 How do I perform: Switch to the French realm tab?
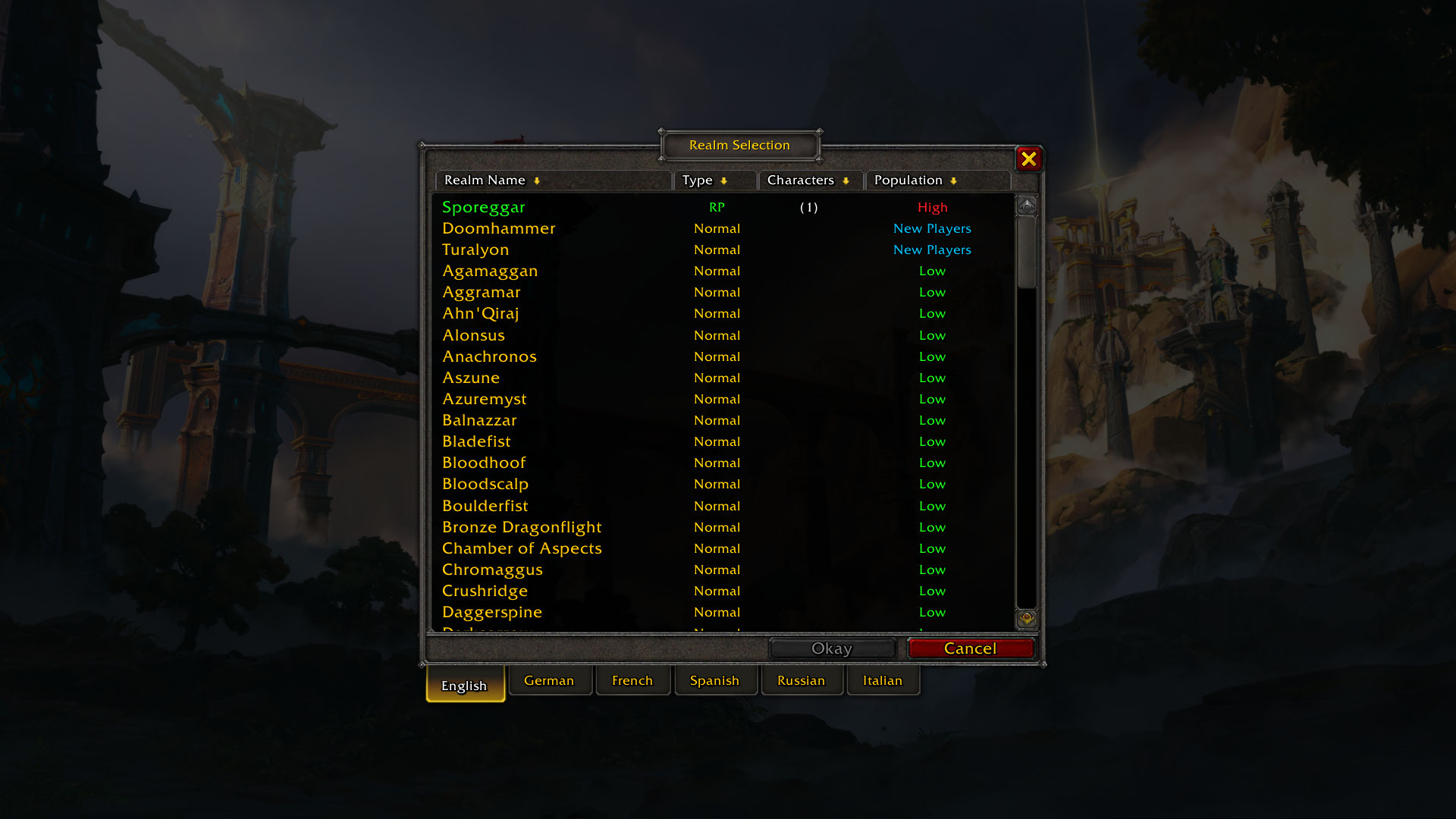pos(632,680)
